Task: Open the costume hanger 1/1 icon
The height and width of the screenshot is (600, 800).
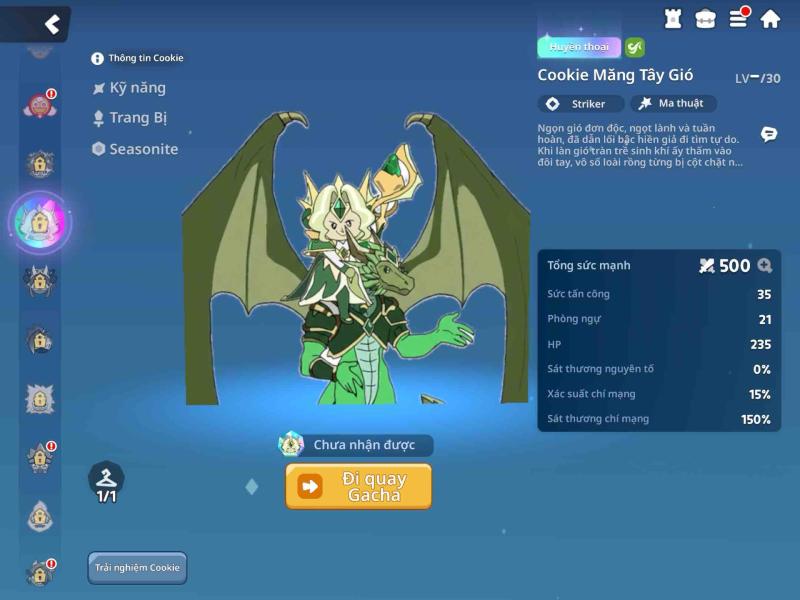Action: 106,482
